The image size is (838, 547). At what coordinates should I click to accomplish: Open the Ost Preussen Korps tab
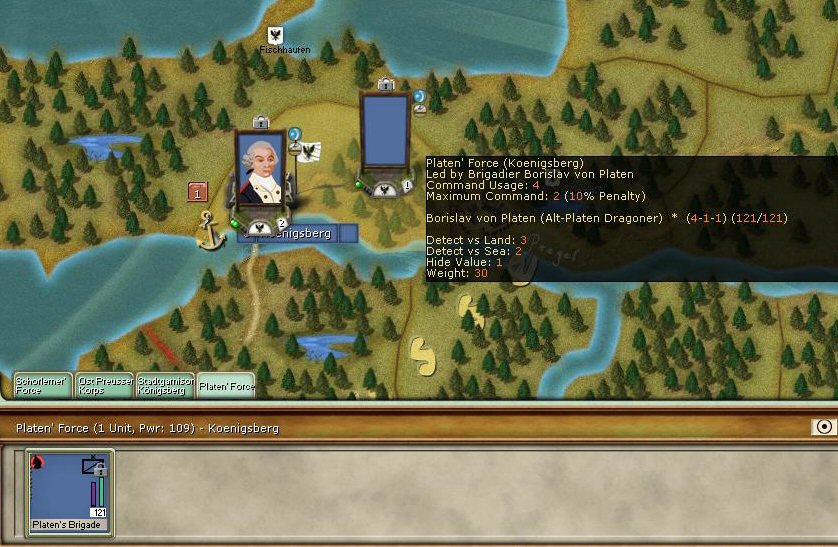105,385
